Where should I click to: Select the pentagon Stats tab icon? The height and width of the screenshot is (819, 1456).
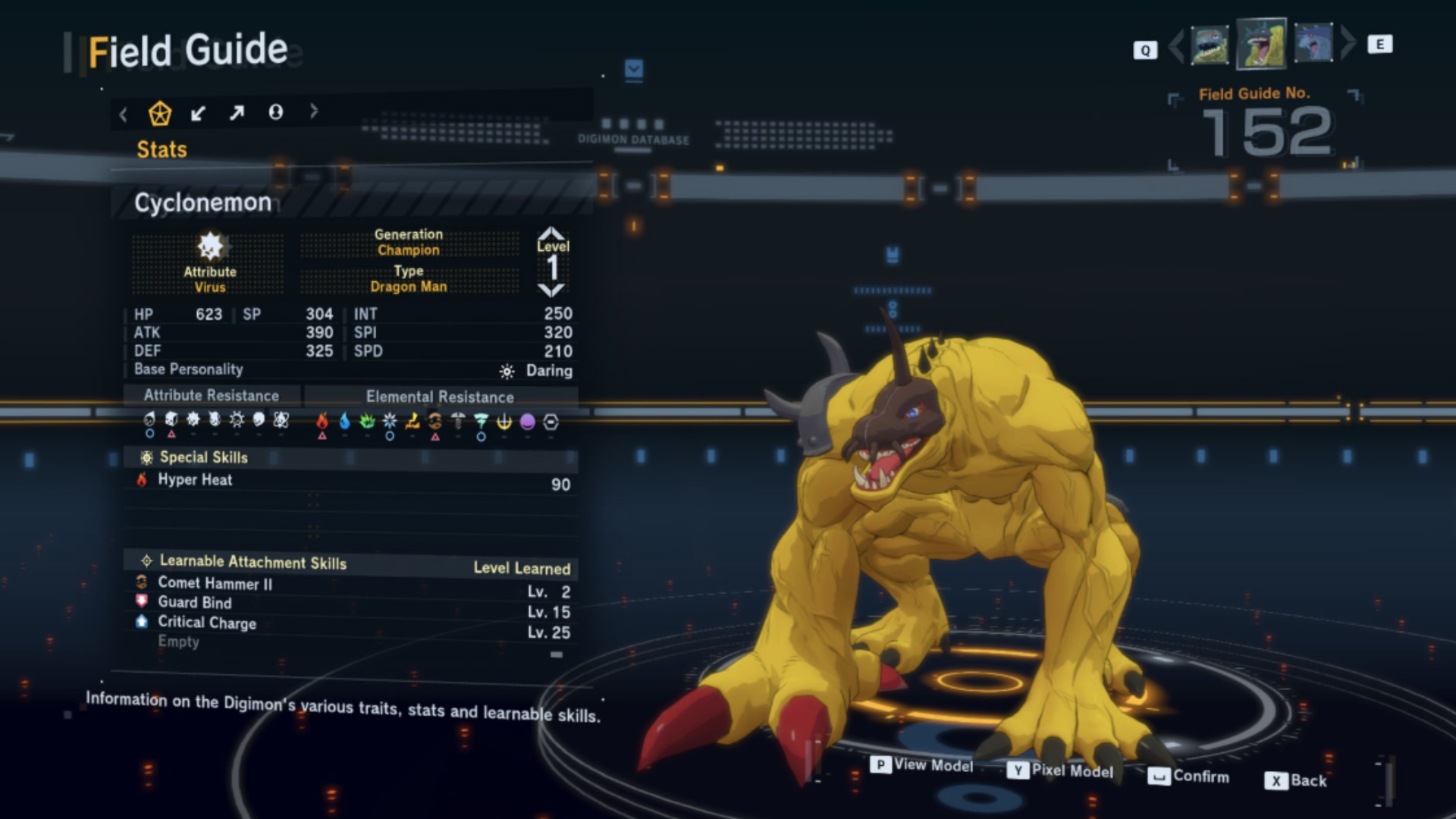159,114
